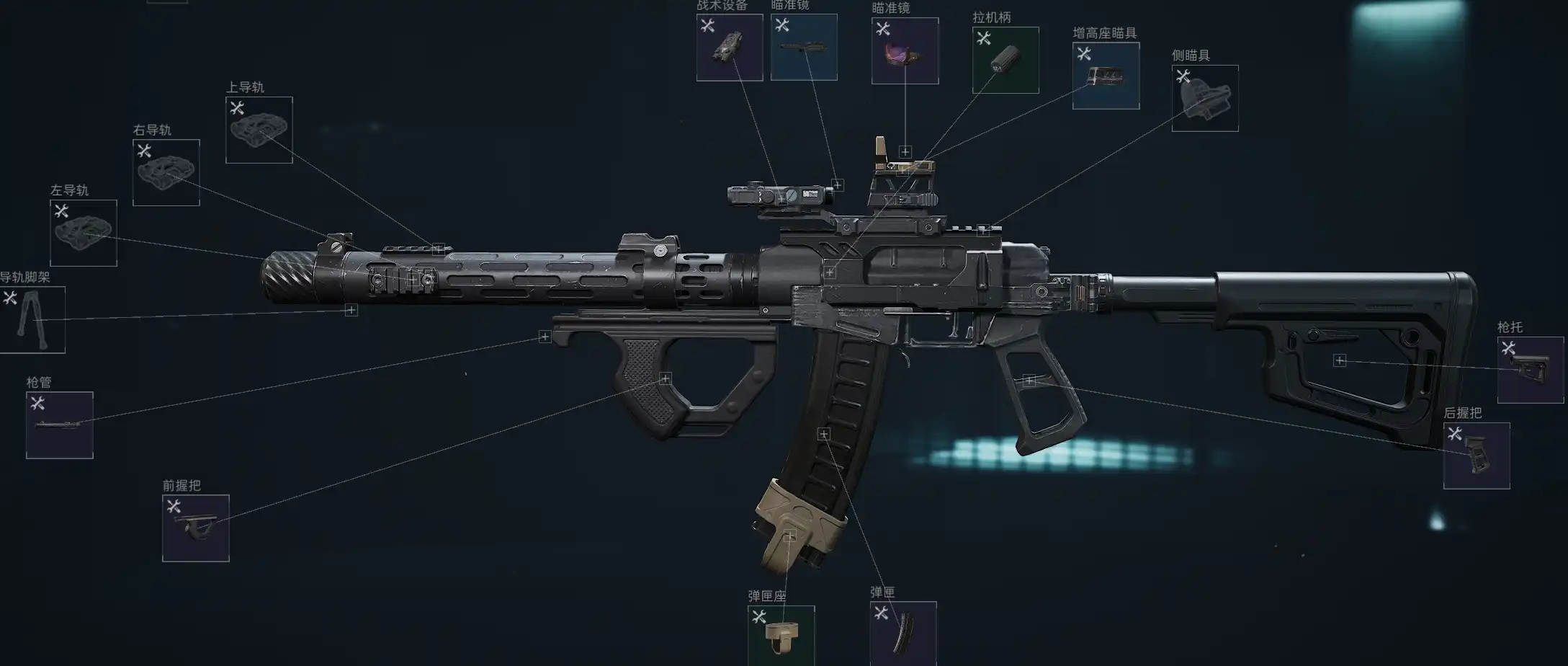
Task: Choose the 拉机柄 attachment slot
Action: 1005,61
